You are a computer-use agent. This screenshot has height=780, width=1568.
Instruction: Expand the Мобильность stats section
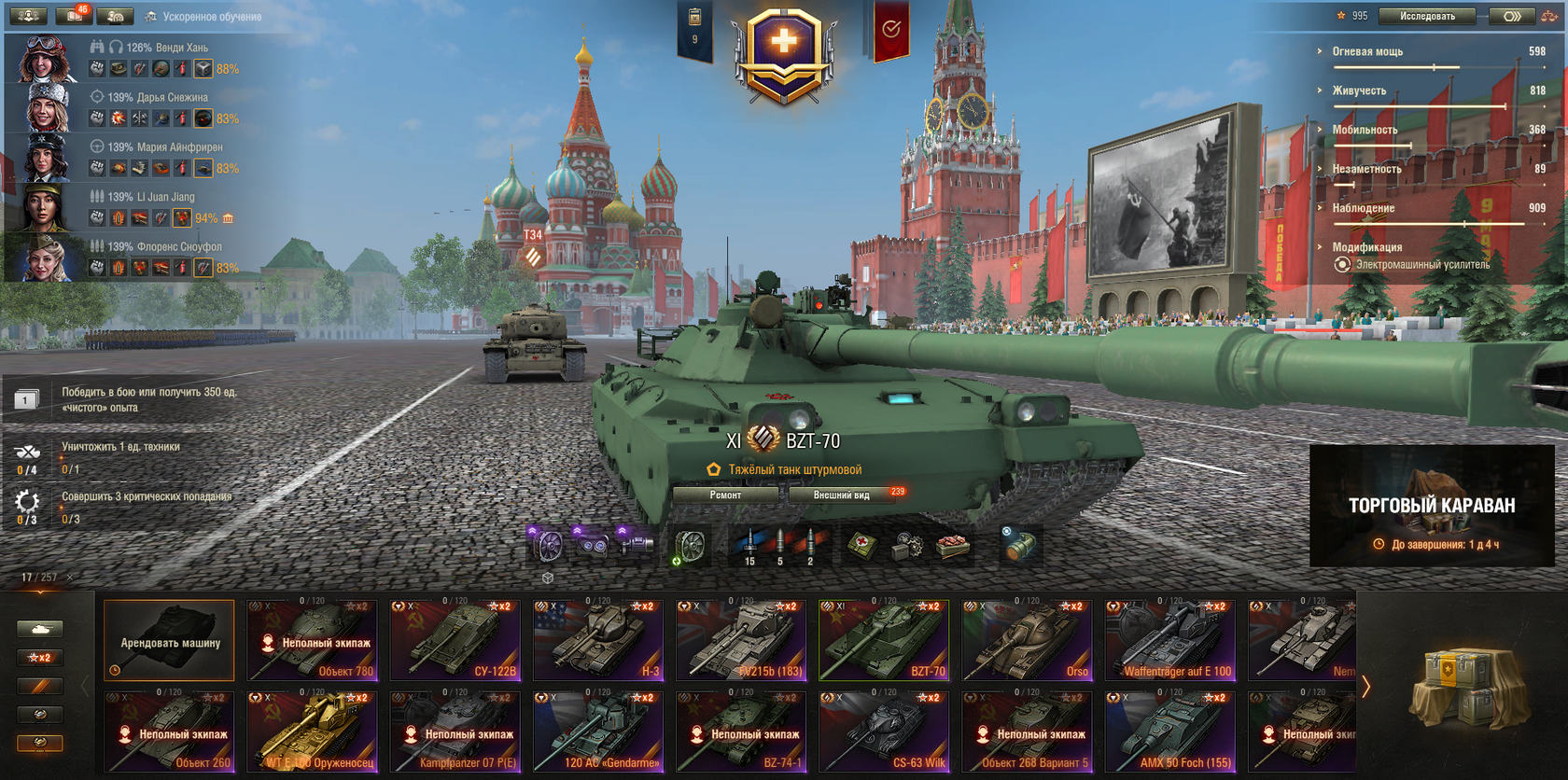(1365, 131)
